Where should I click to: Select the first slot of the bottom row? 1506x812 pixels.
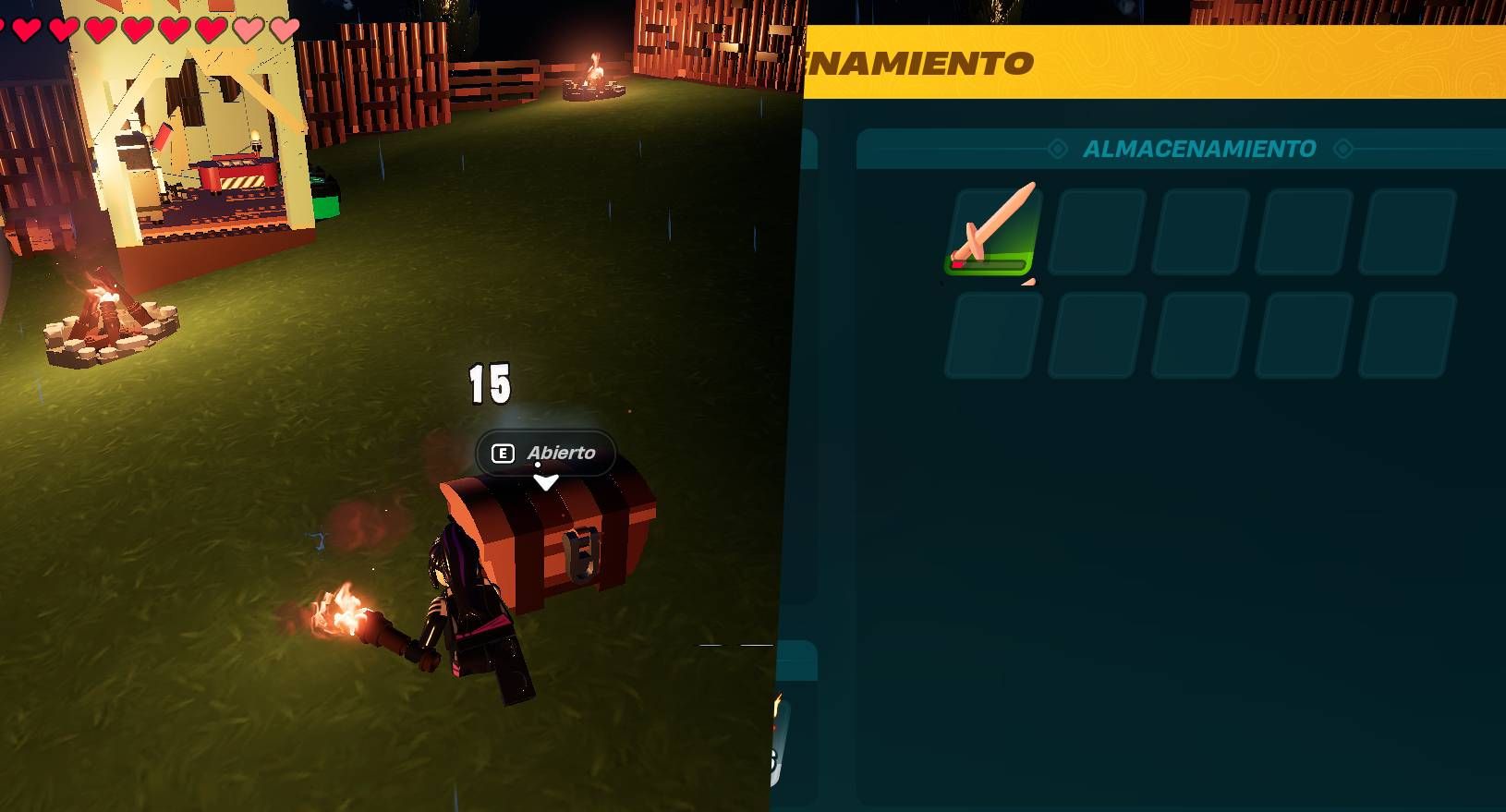990,333
